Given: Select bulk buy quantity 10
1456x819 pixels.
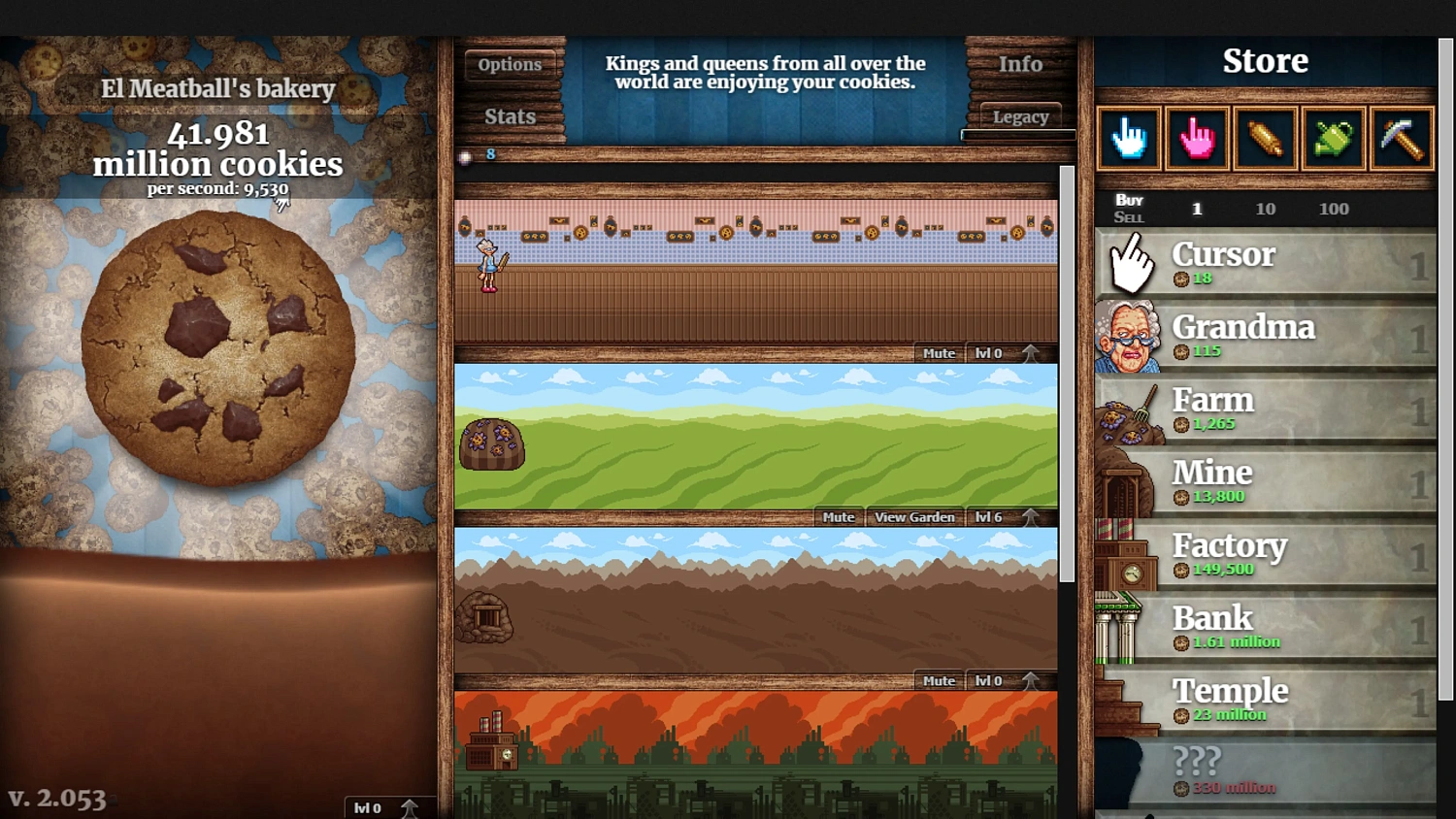Looking at the screenshot, I should point(1266,209).
